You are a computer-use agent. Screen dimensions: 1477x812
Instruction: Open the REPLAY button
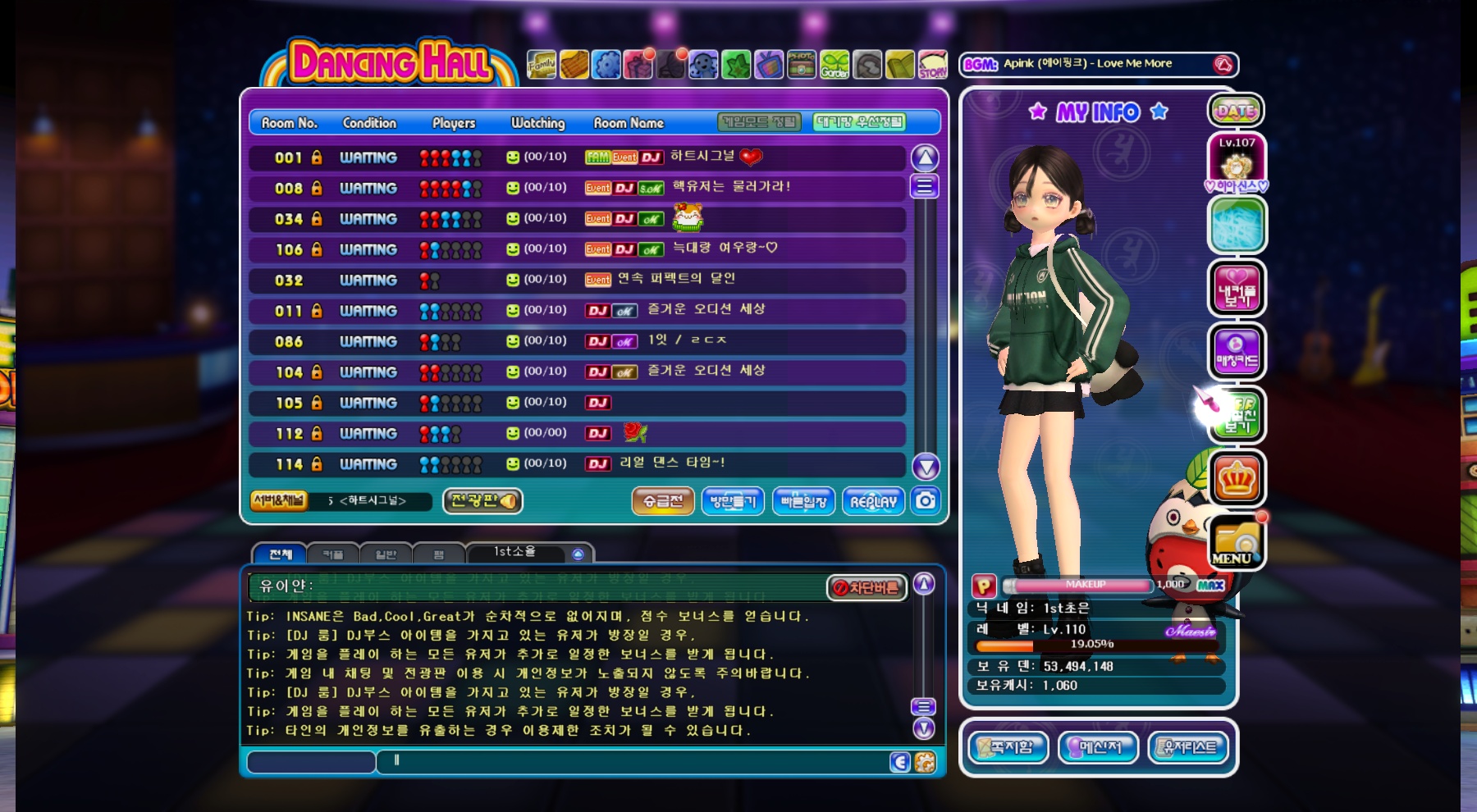click(x=873, y=501)
